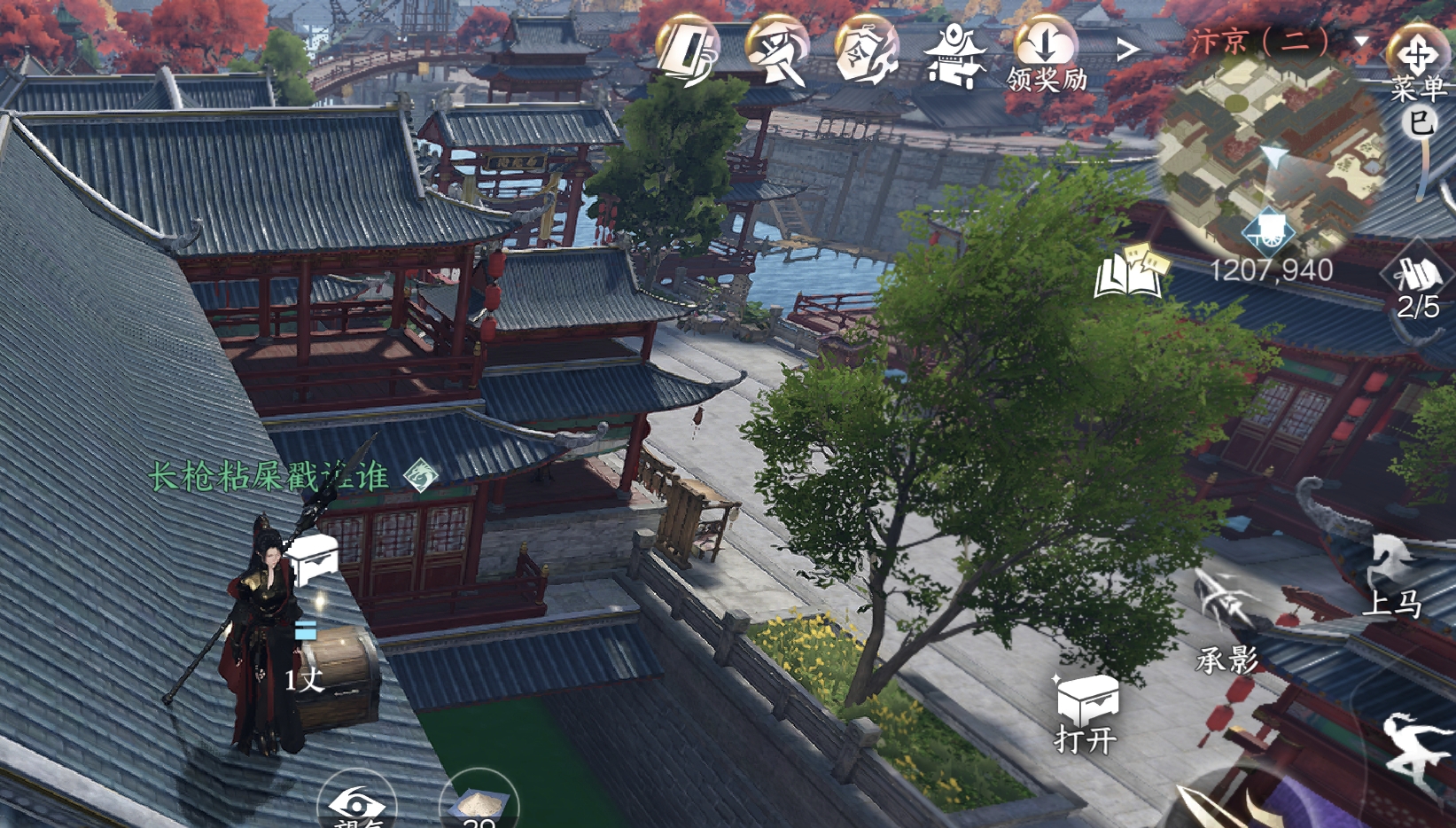Open the pagoda building icon
Image resolution: width=1456 pixels, height=828 pixels.
[954, 55]
